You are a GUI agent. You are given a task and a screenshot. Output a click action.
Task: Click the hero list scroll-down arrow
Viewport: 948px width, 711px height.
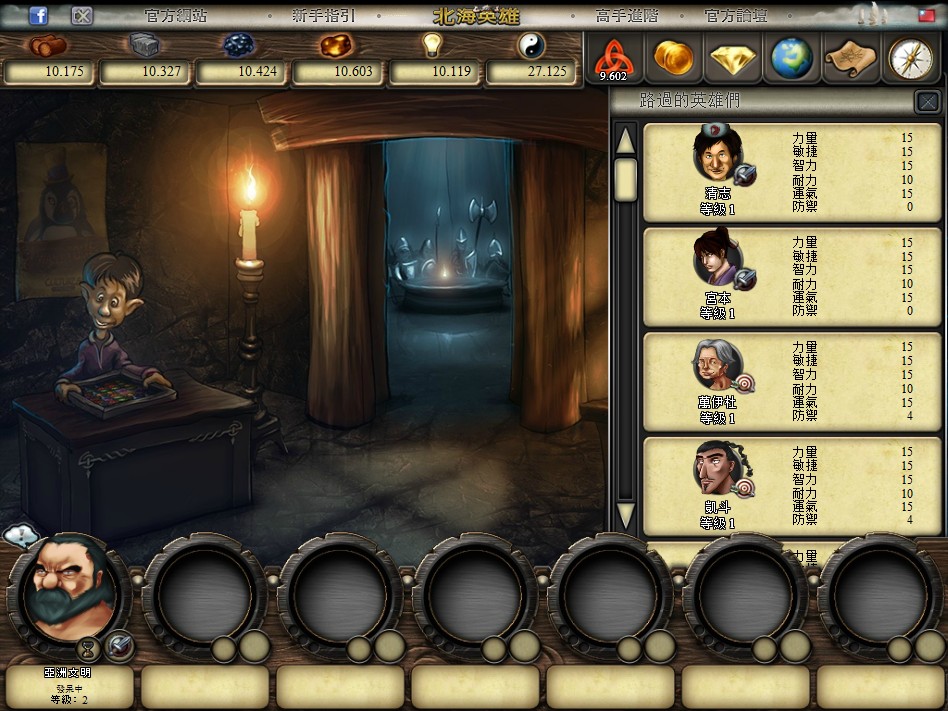pos(626,516)
